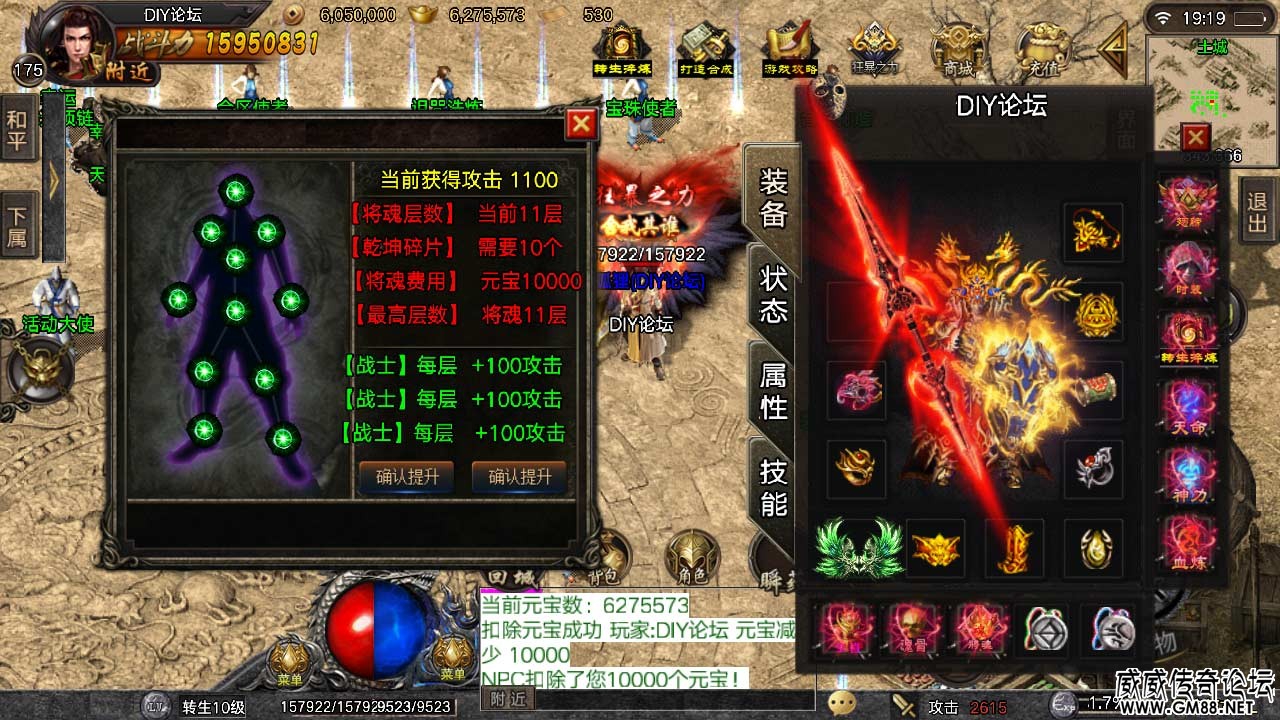Click the 退出 exit button
Image resolution: width=1280 pixels, height=720 pixels.
click(1258, 211)
